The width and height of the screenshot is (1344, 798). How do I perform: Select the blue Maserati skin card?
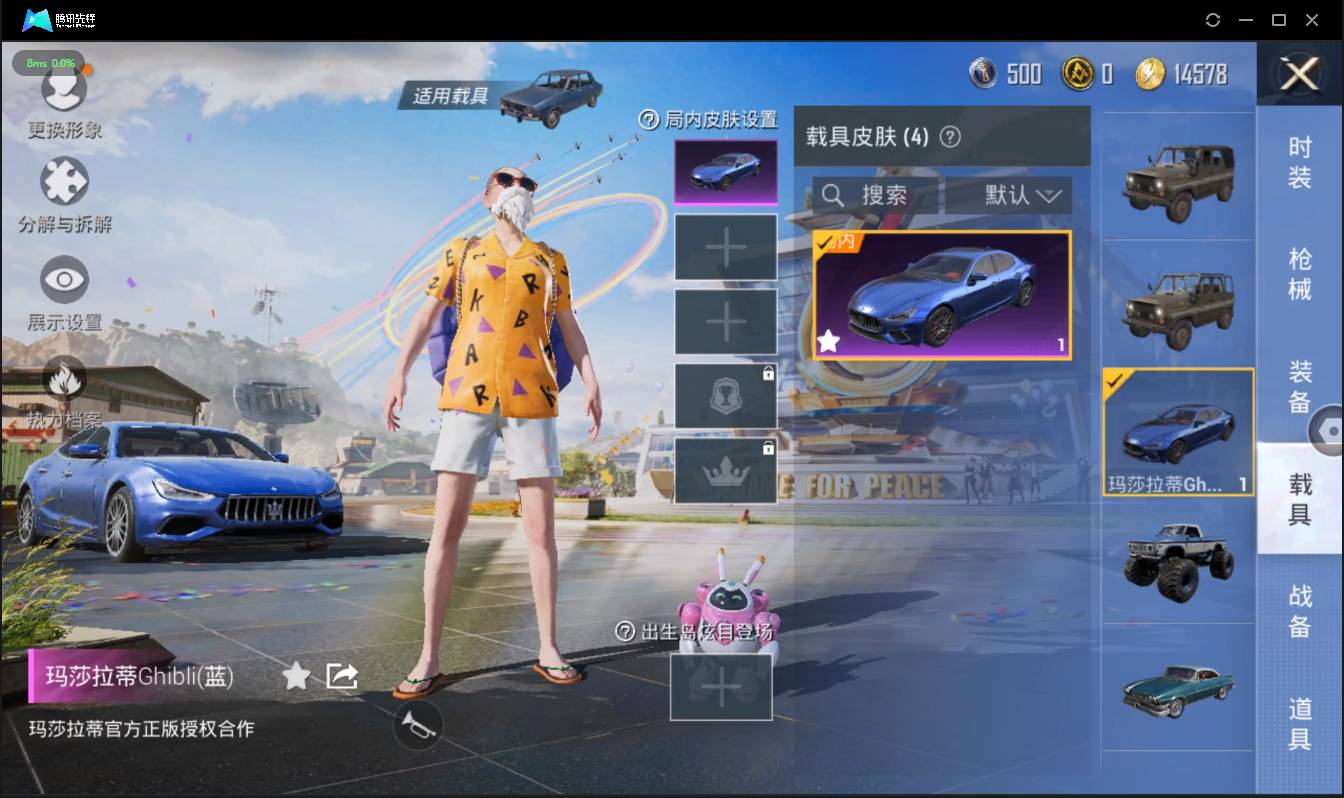click(x=942, y=296)
